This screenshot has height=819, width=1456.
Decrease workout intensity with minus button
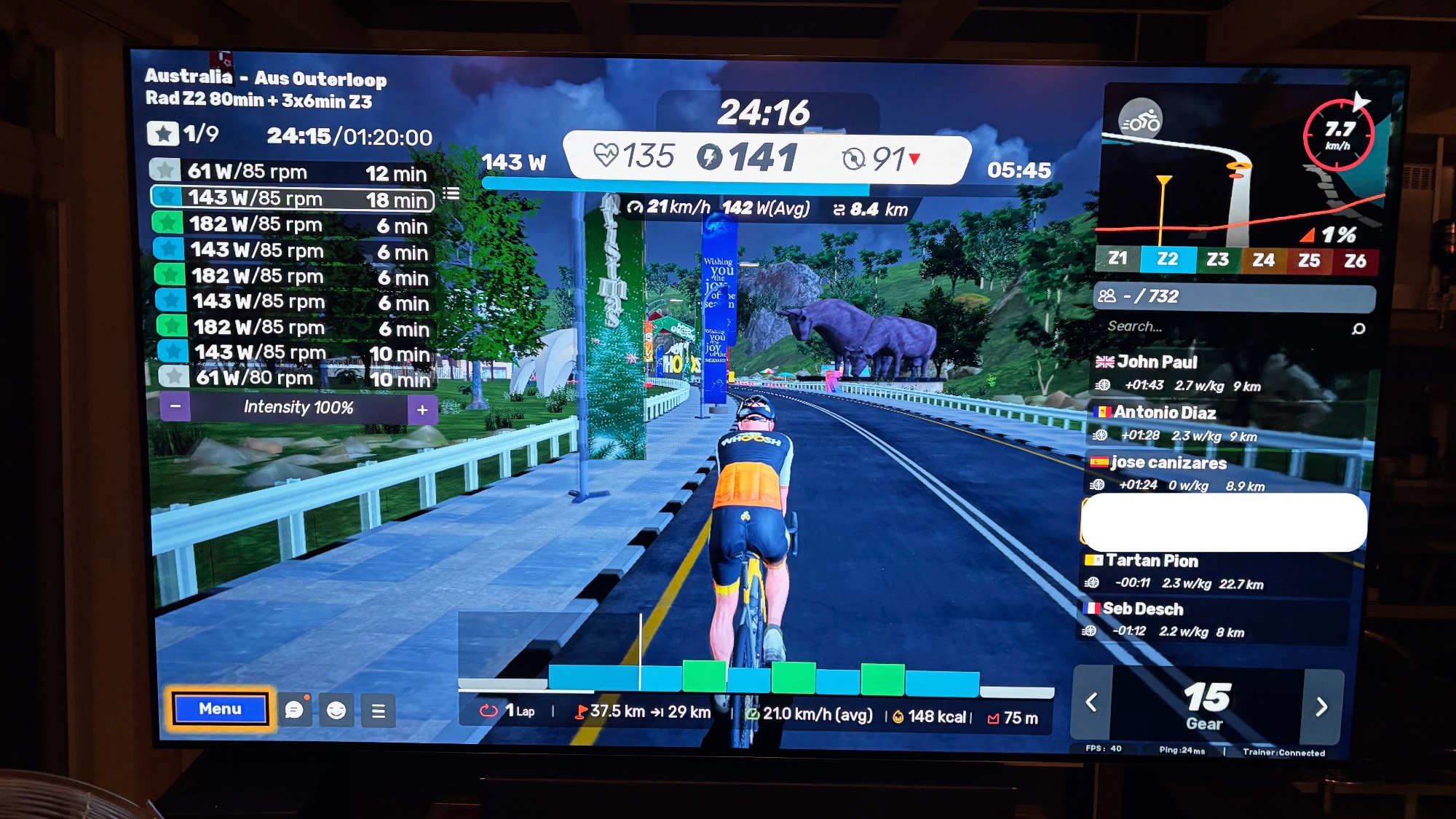click(175, 407)
